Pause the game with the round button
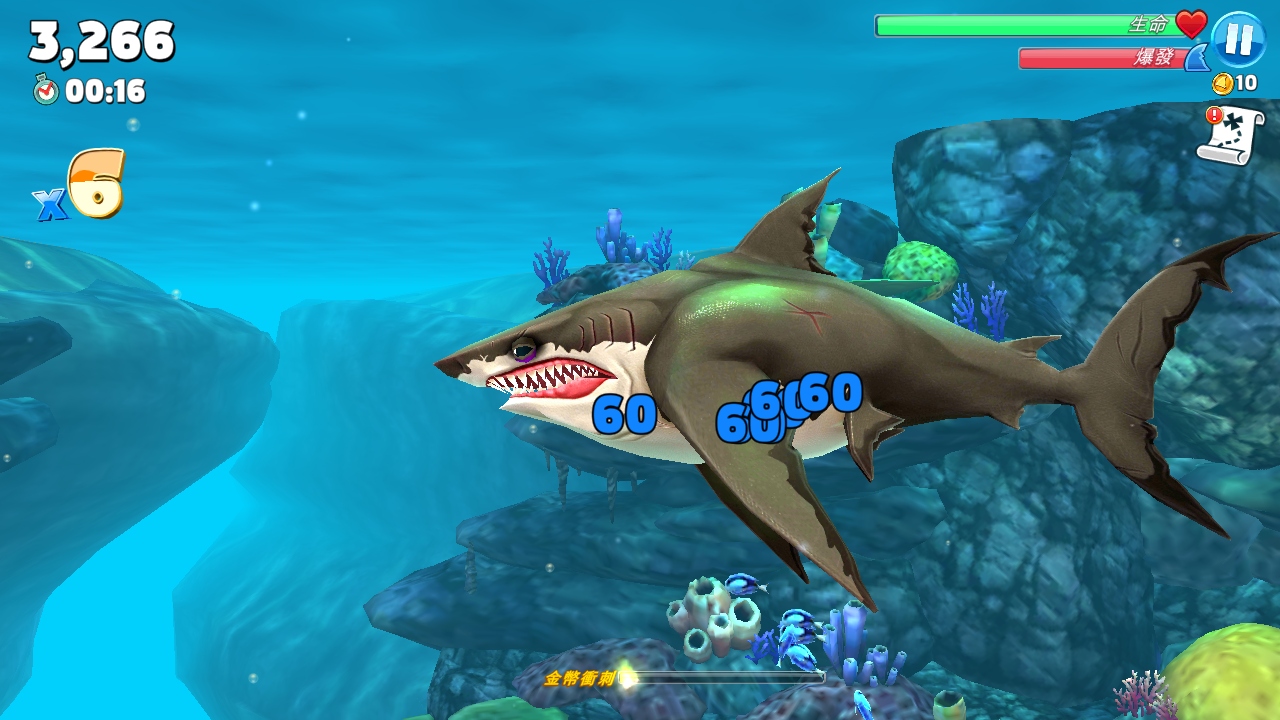Viewport: 1280px width, 720px height. (1238, 40)
